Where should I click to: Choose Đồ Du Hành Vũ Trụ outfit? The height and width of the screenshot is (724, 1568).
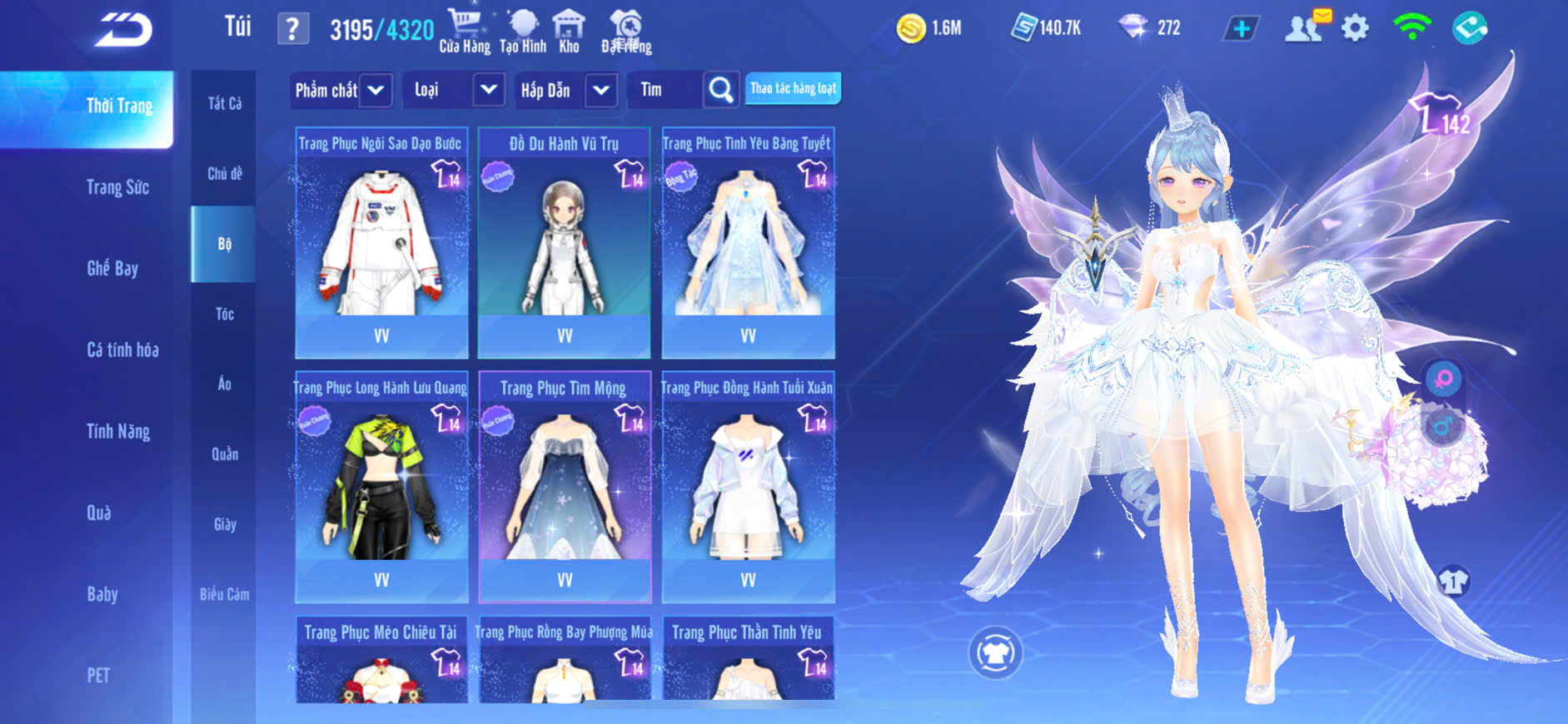pyautogui.click(x=565, y=242)
